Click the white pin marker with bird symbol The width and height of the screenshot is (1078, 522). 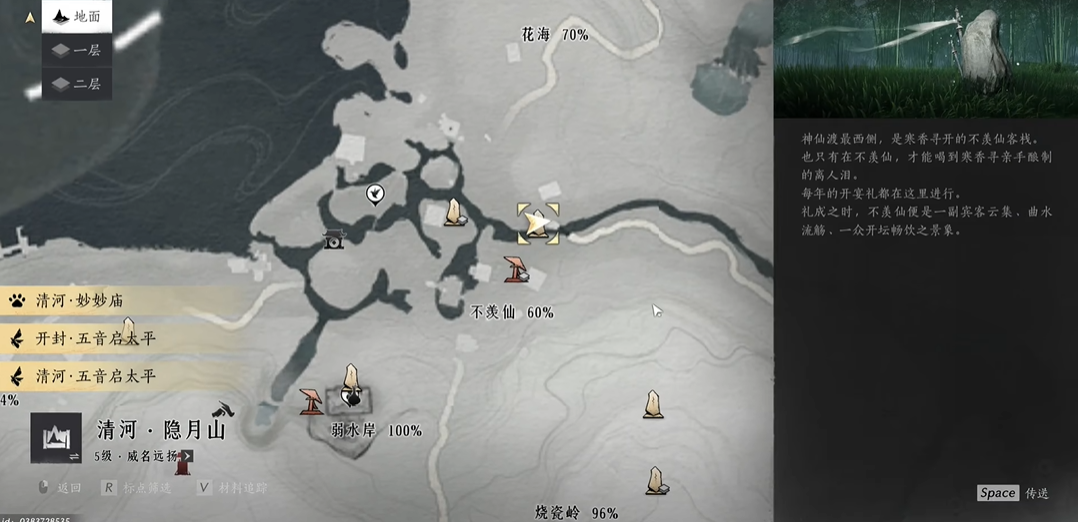click(375, 193)
